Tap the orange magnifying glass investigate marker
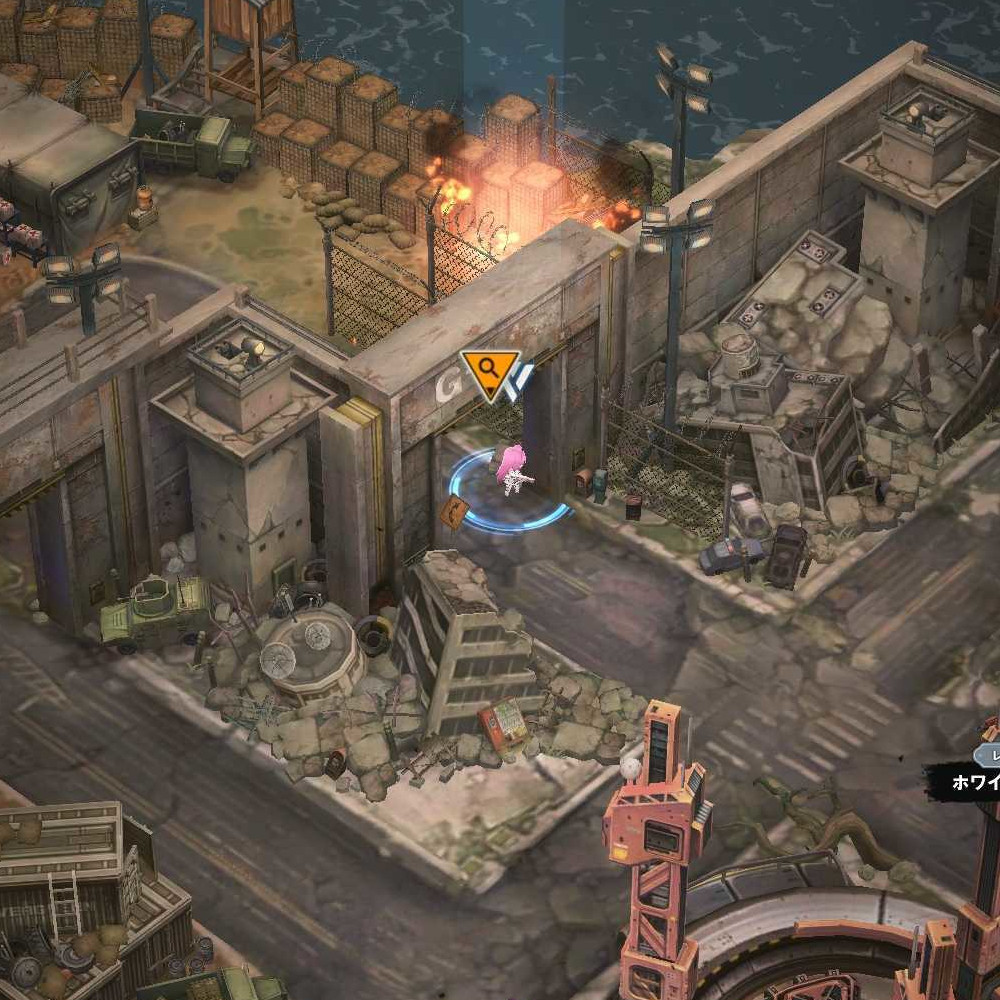Screen dimensions: 1000x1000 [x=489, y=371]
